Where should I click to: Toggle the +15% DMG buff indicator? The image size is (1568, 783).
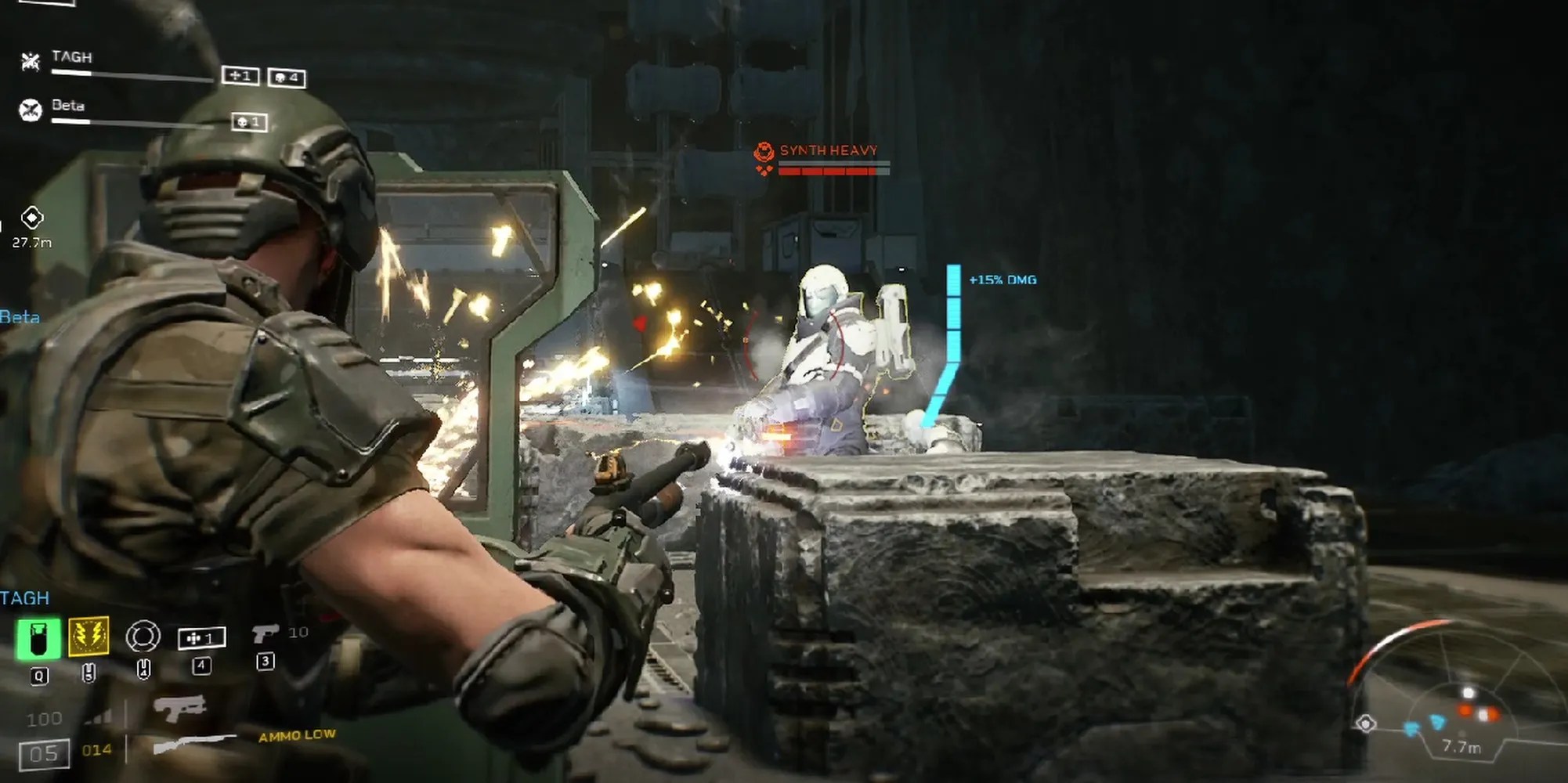(1003, 280)
